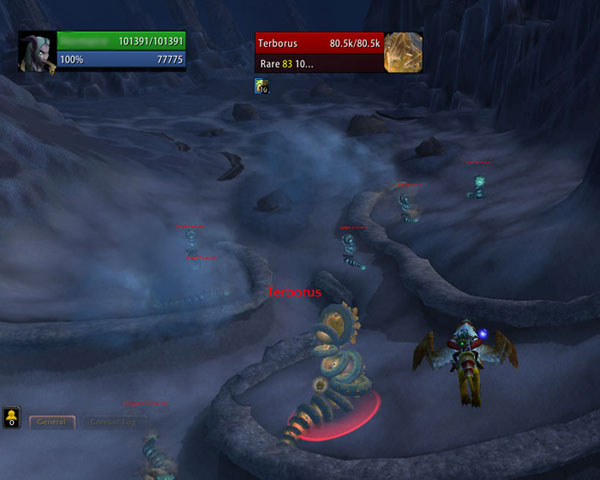Open the social friends button
Viewport: 600px width, 480px height.
[x=11, y=417]
